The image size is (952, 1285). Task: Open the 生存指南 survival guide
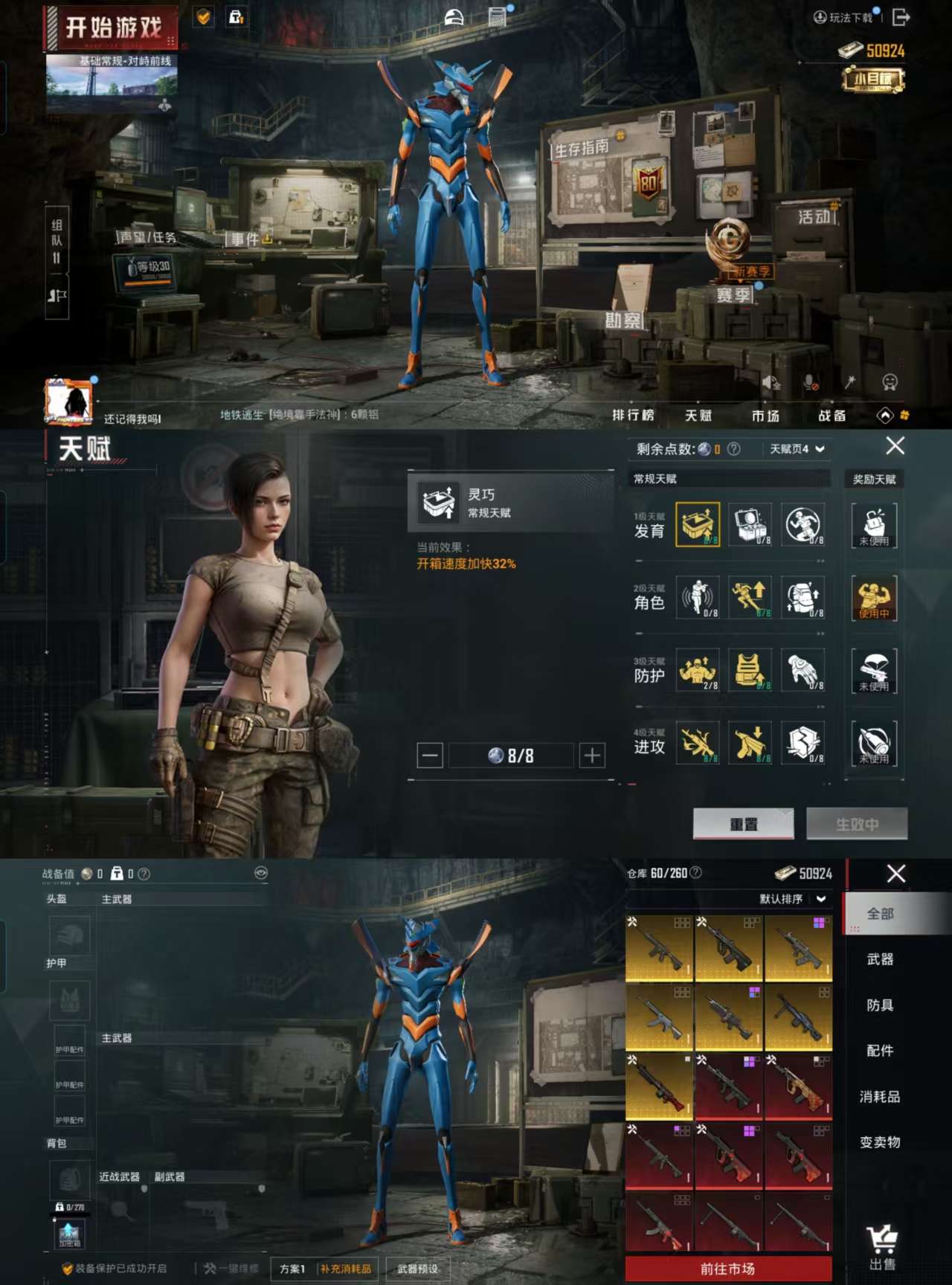click(582, 148)
